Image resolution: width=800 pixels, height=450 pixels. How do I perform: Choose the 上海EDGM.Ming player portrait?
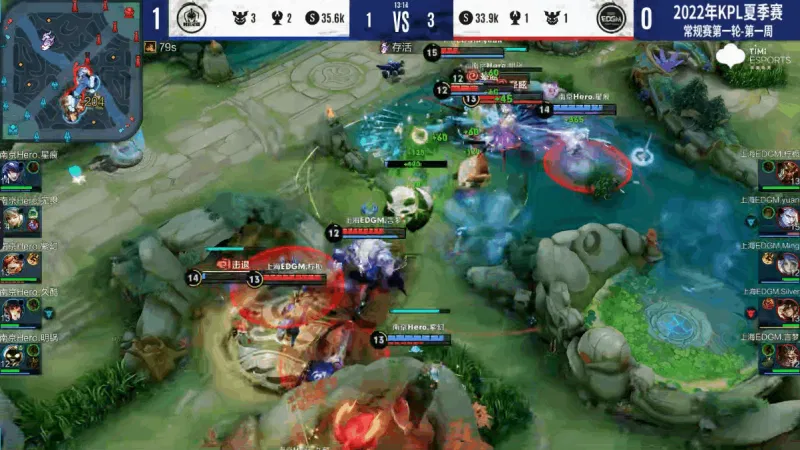click(x=783, y=265)
